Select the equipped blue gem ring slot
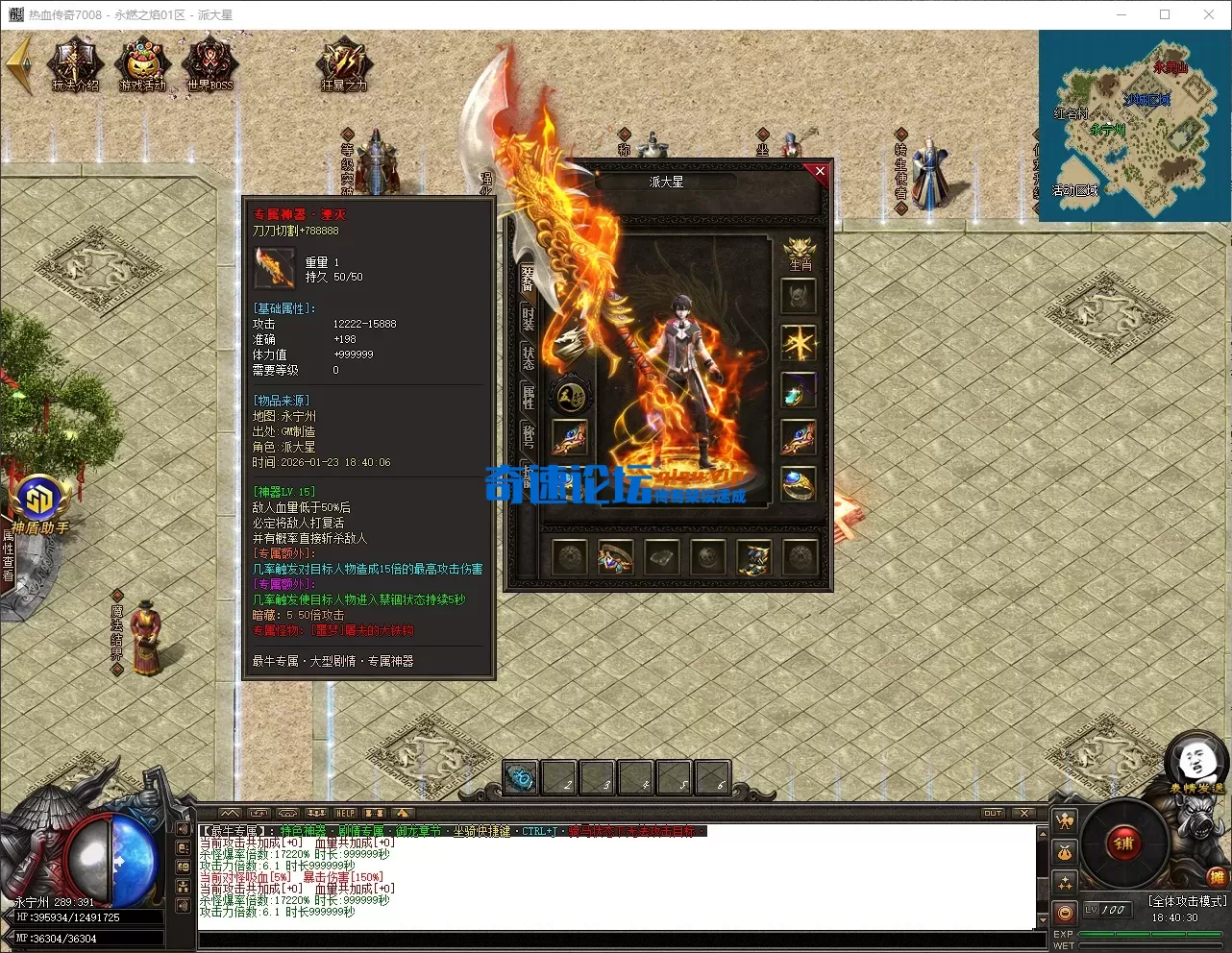This screenshot has width=1232, height=953. point(799,485)
